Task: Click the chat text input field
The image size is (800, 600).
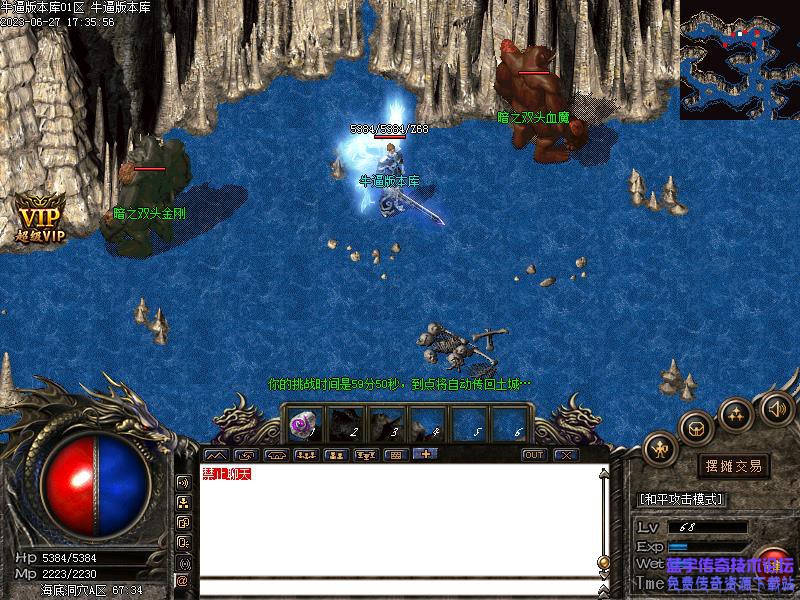Action: point(400,587)
